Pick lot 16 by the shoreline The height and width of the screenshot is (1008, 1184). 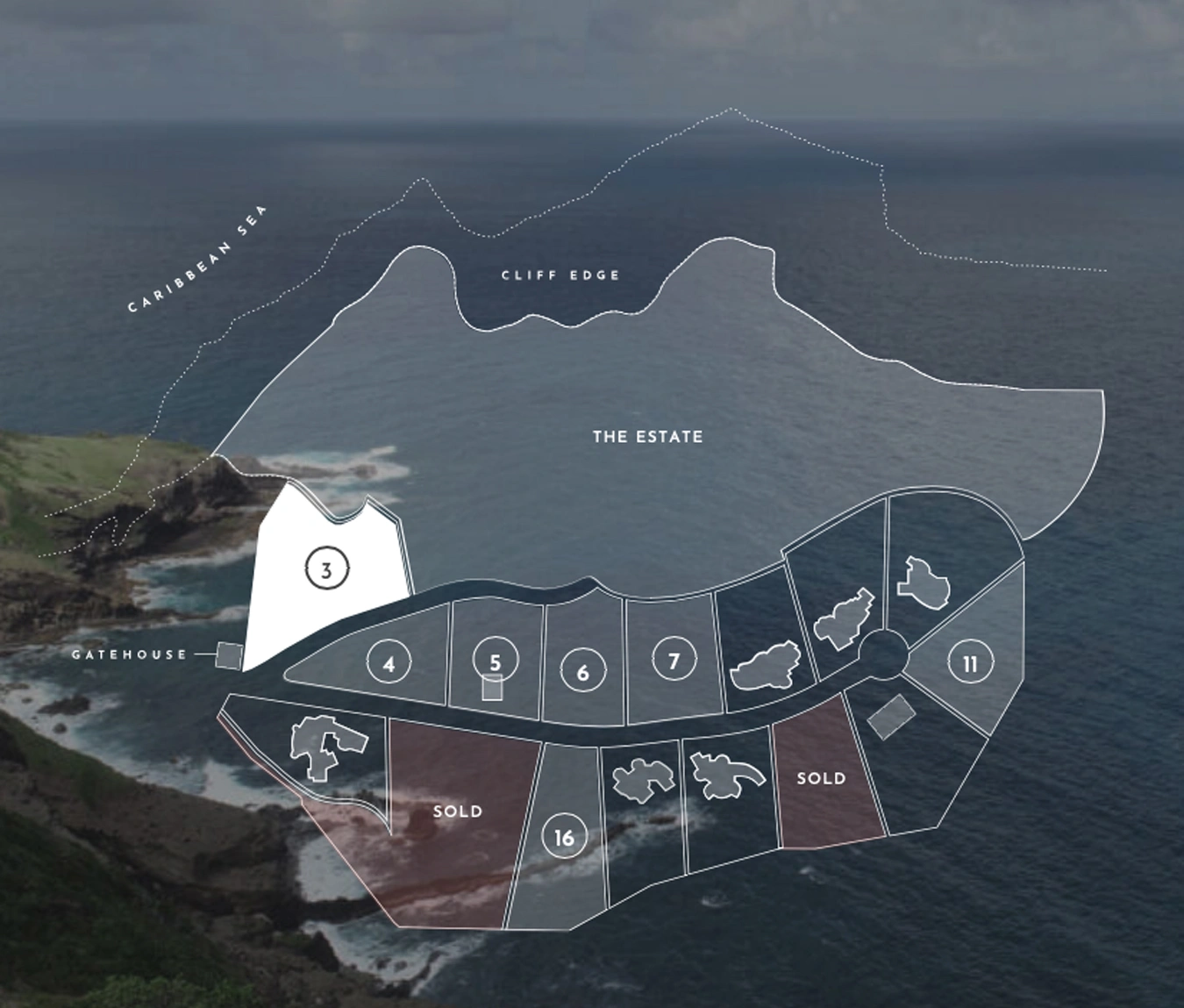point(564,837)
